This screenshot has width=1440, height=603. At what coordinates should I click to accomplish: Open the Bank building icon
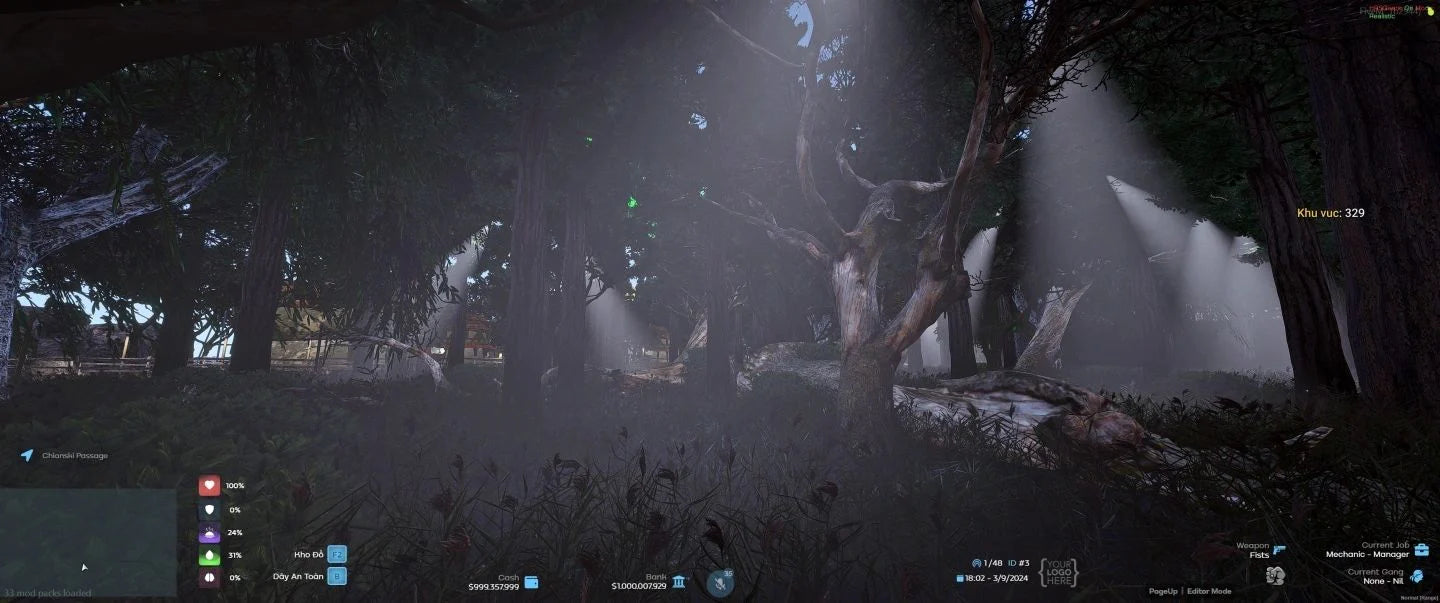click(679, 581)
